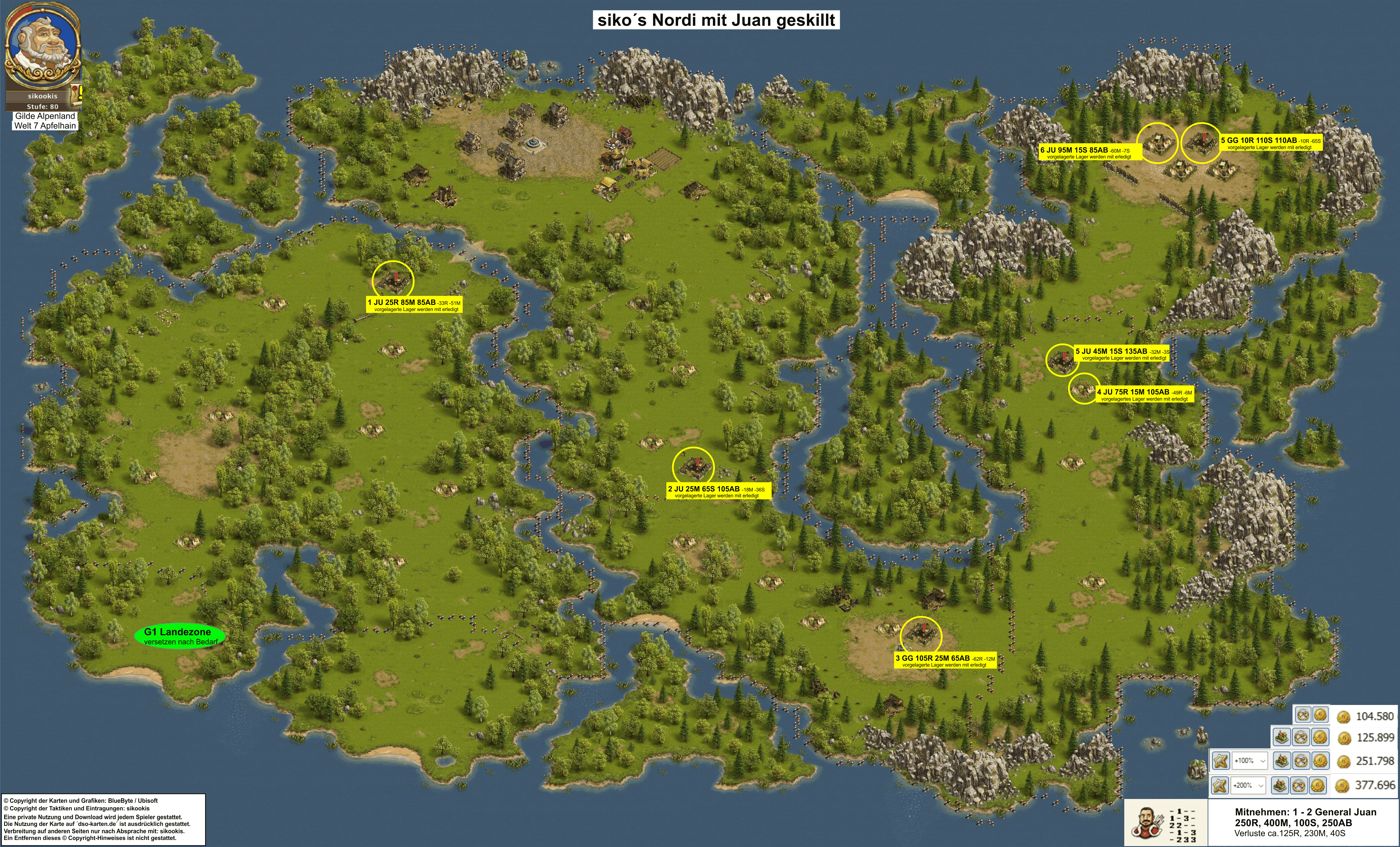
Task: Click the coin button in the 377.696 row
Action: [1319, 785]
